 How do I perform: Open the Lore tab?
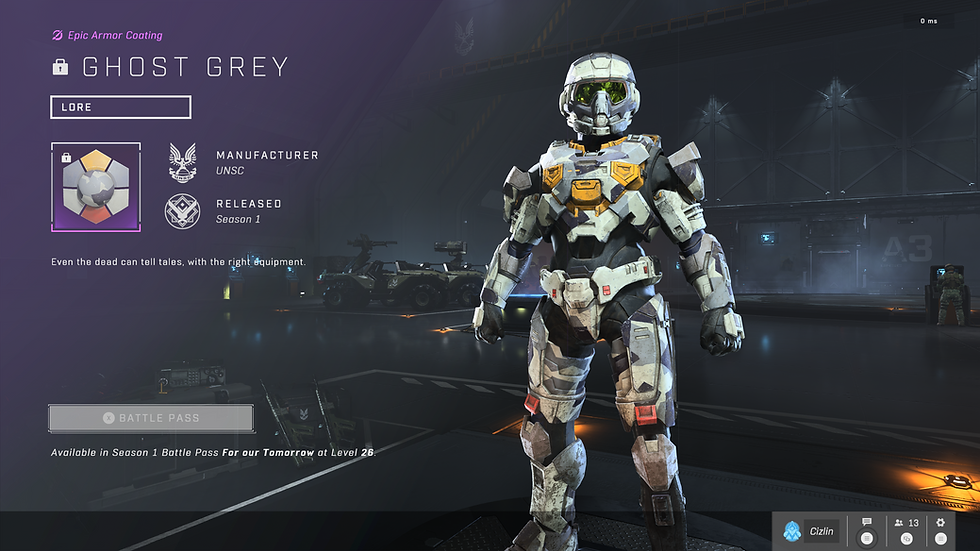click(120, 107)
